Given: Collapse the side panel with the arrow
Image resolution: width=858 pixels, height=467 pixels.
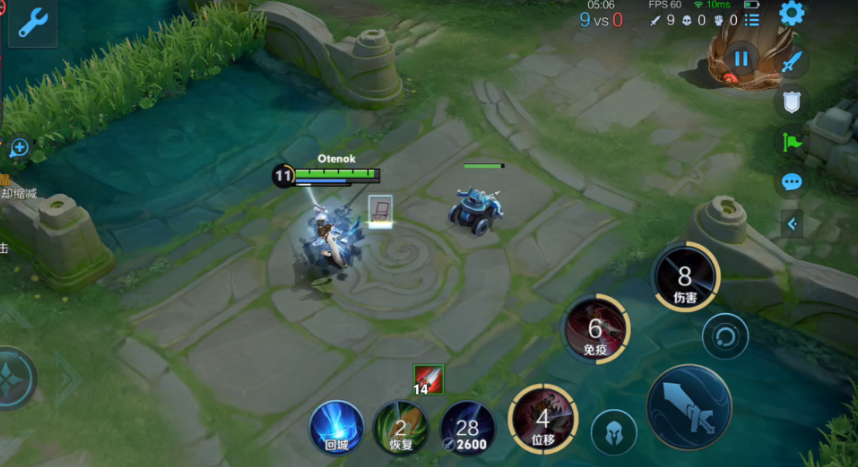Looking at the screenshot, I should (793, 223).
